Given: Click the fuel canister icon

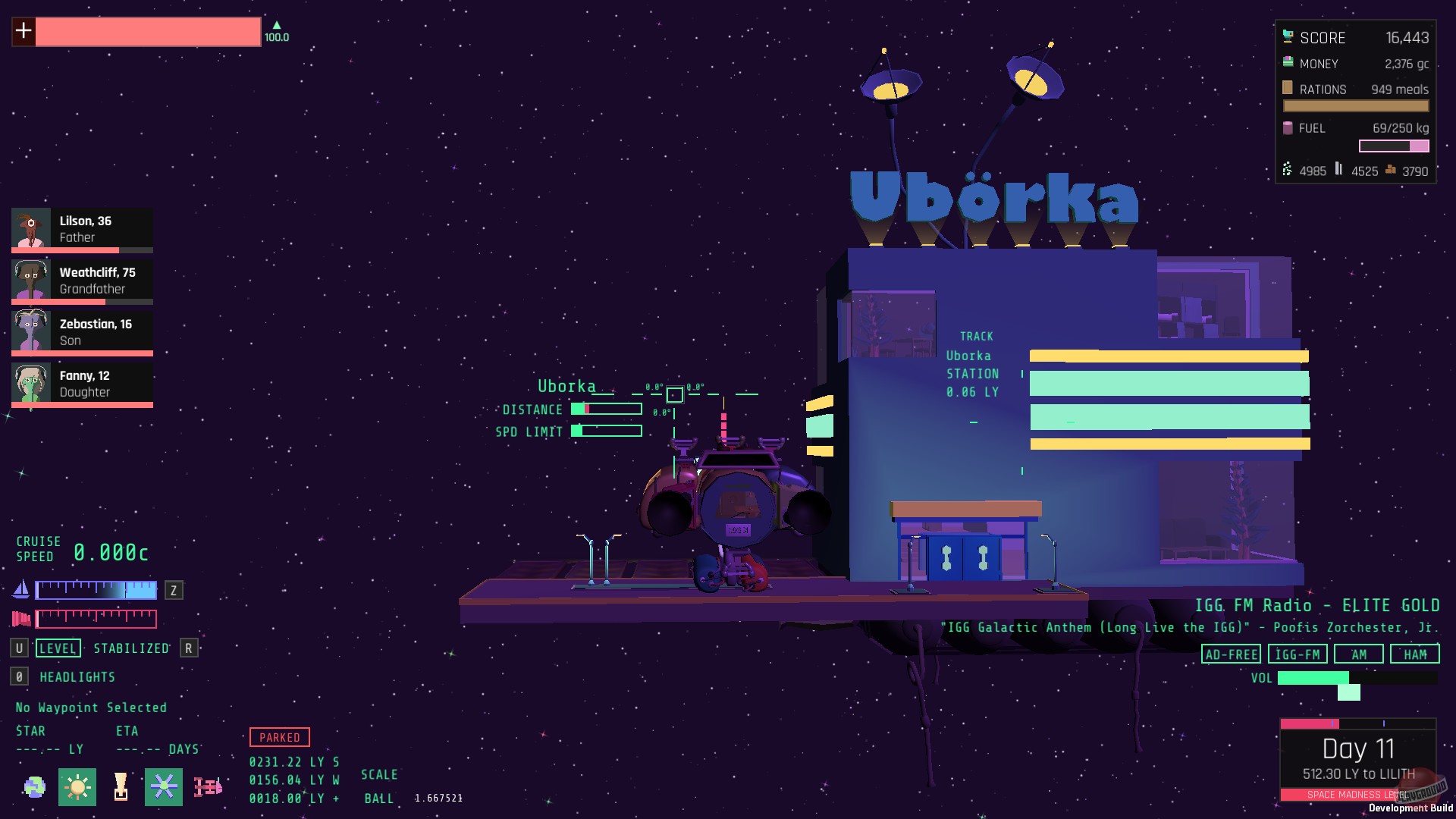Looking at the screenshot, I should click(x=1288, y=128).
